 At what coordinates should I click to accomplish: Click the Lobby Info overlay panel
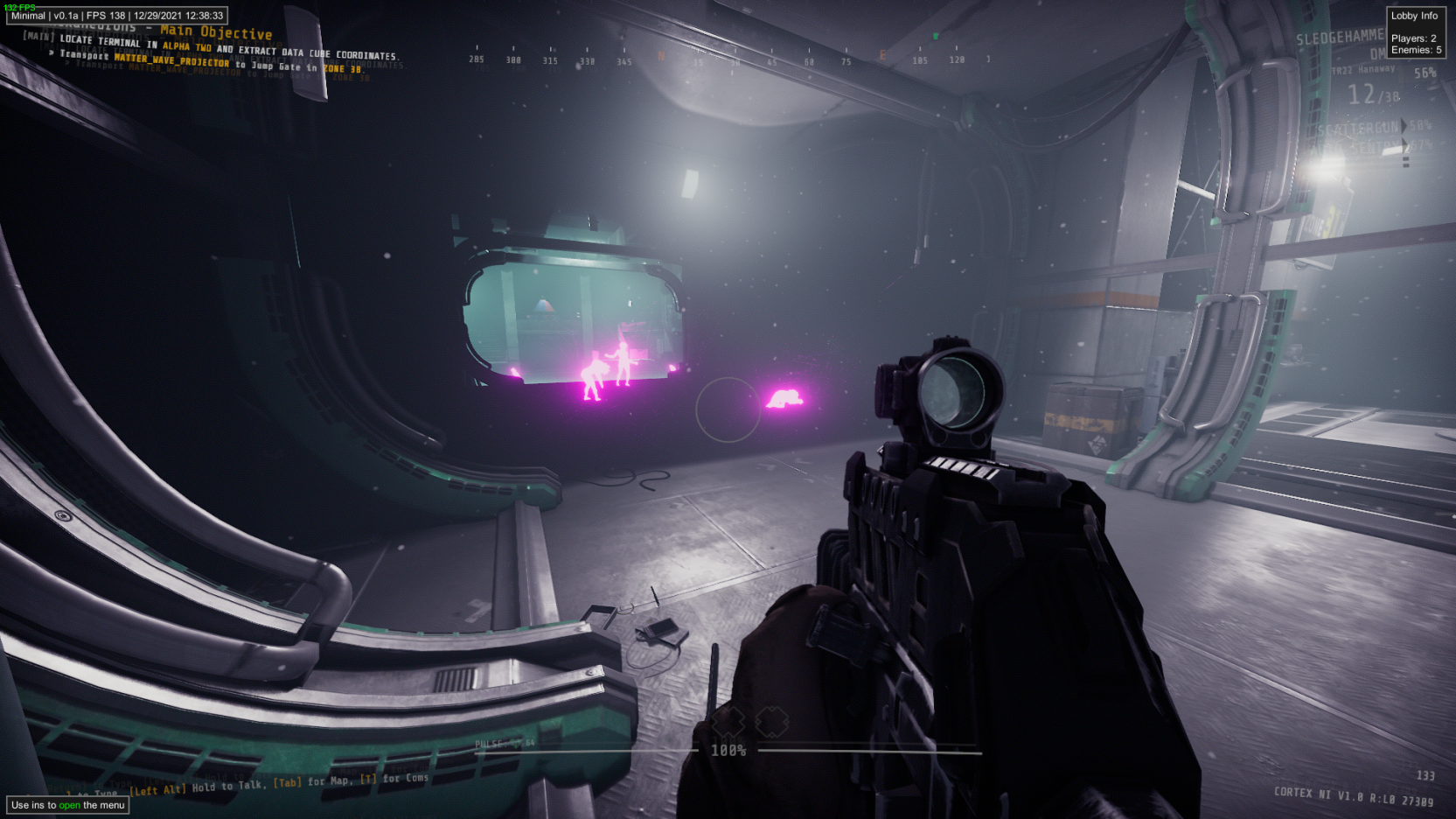tap(1415, 32)
